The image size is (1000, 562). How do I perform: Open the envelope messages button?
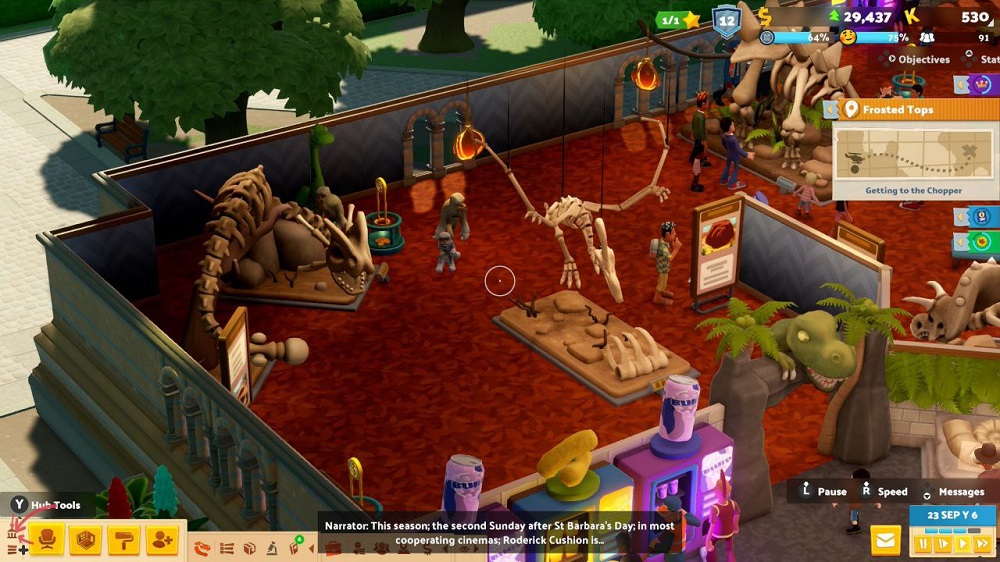pos(885,540)
